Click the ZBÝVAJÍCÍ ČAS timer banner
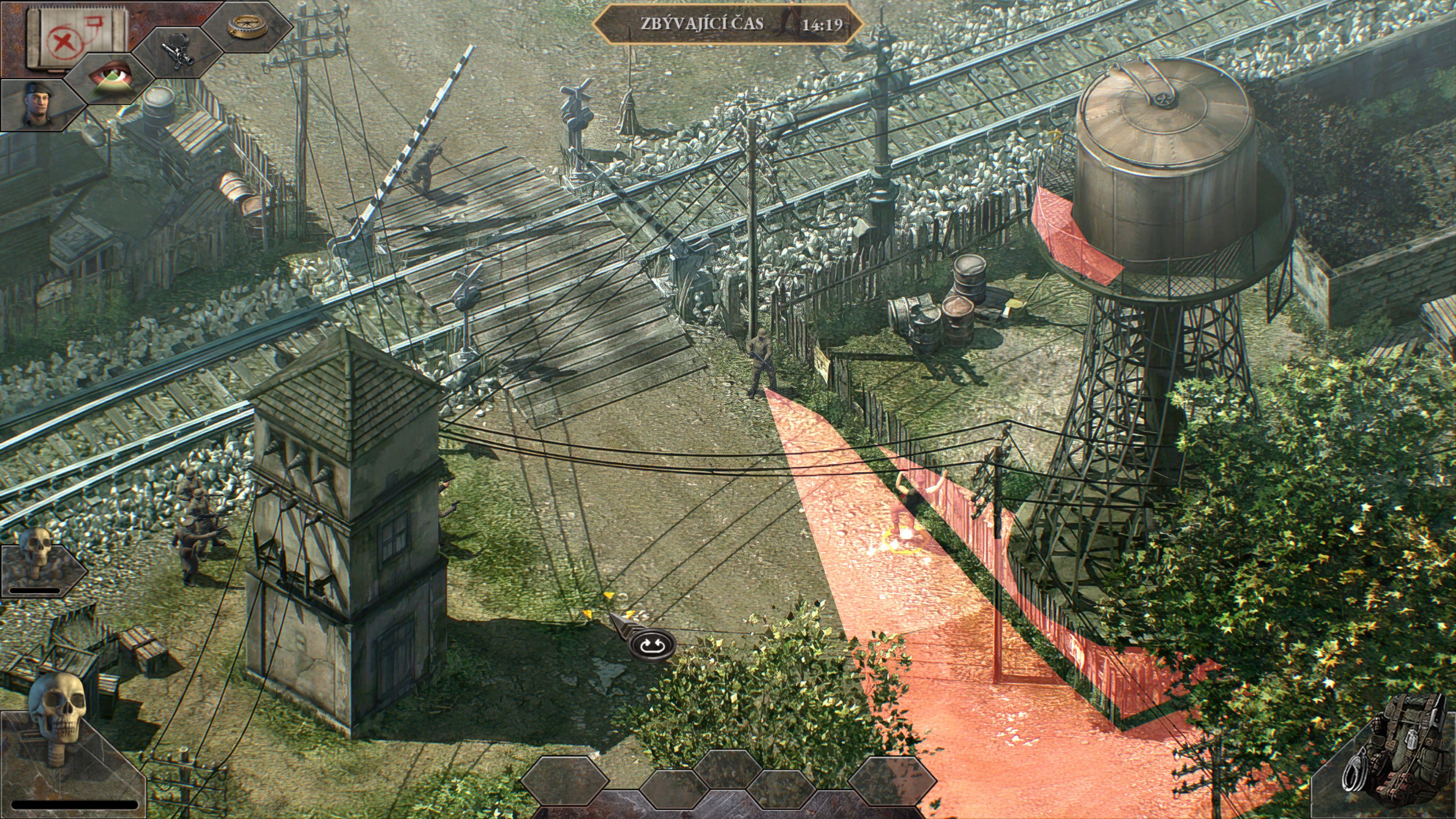Image resolution: width=1456 pixels, height=819 pixels. point(735,24)
